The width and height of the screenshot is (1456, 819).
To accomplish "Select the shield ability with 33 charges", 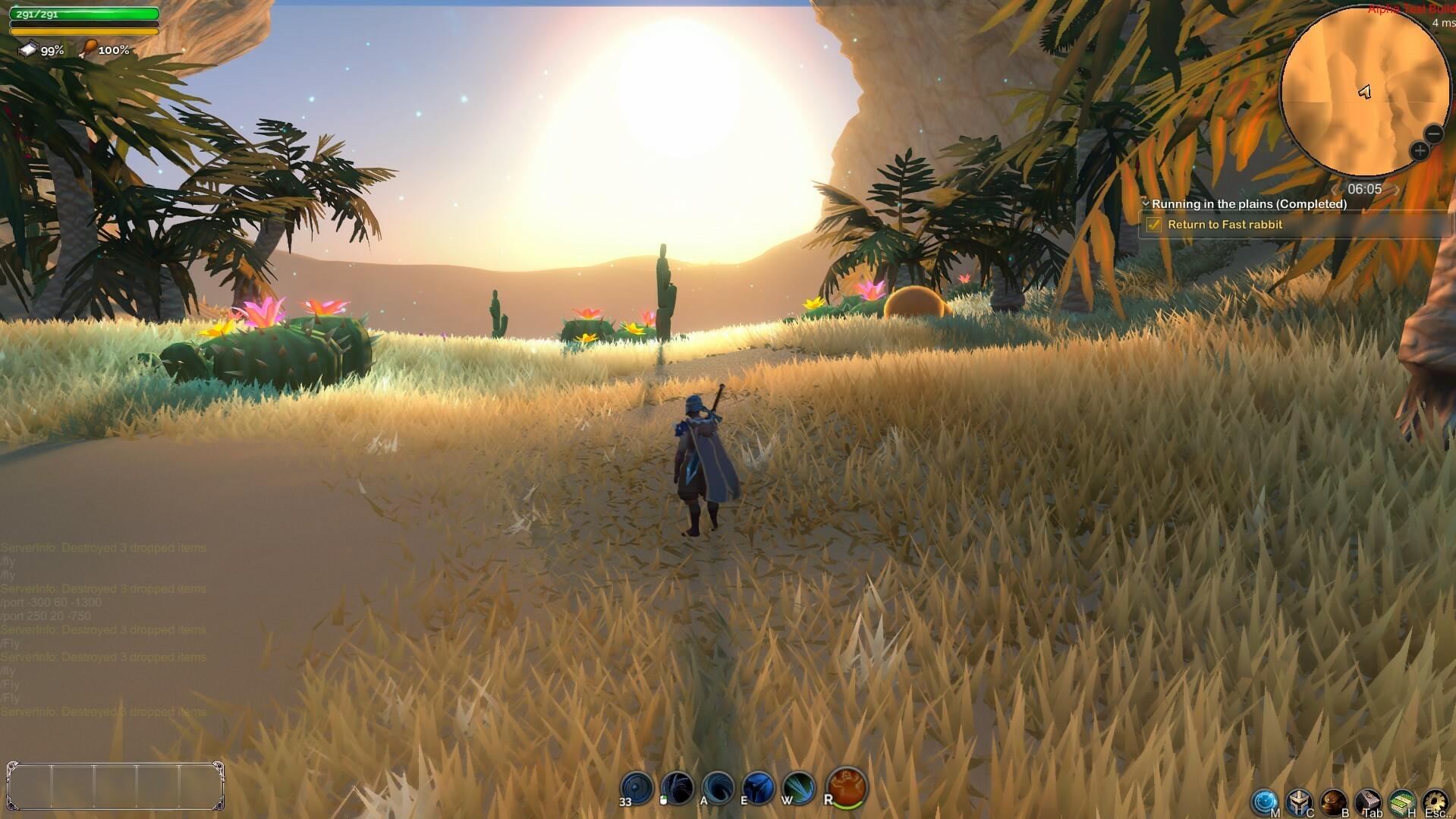I will pyautogui.click(x=635, y=786).
